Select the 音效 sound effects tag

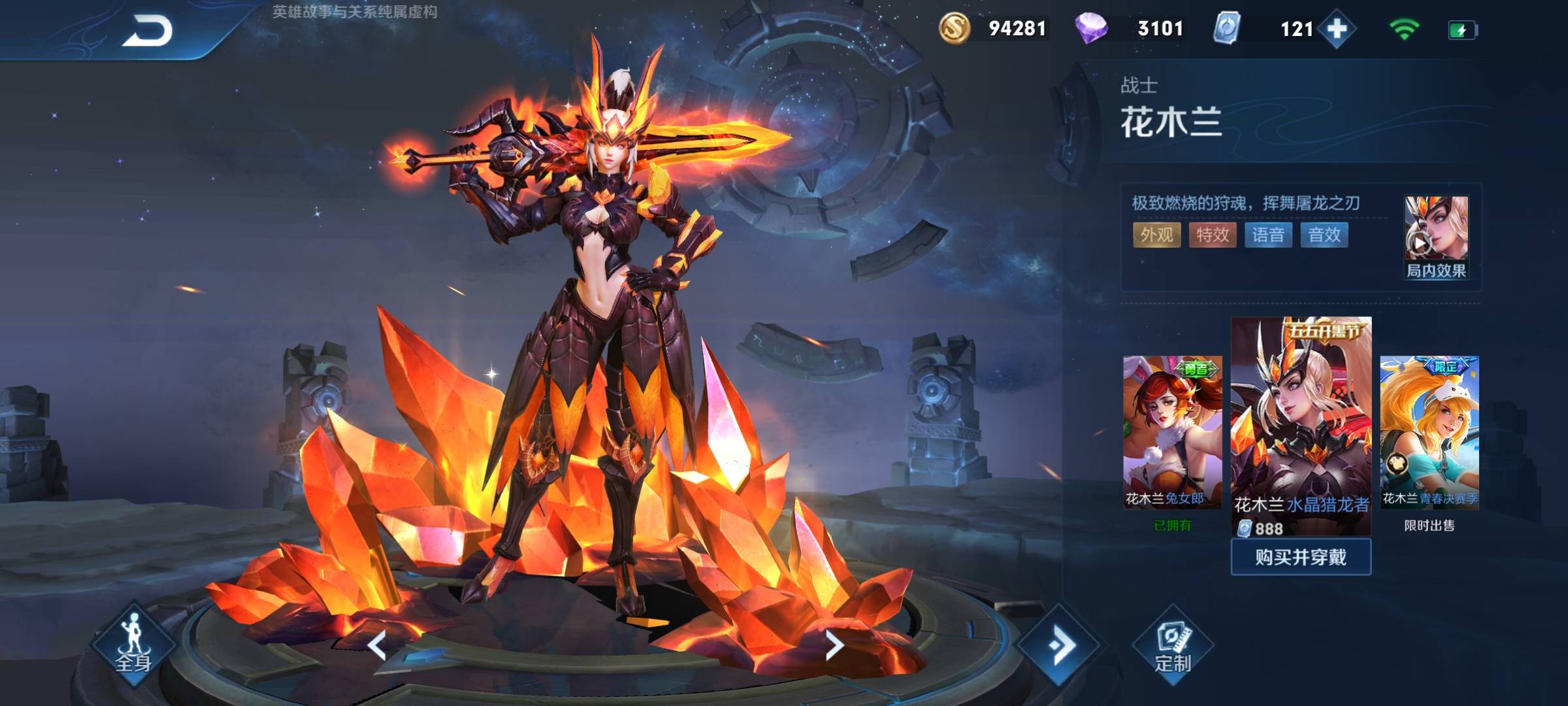pyautogui.click(x=1324, y=235)
